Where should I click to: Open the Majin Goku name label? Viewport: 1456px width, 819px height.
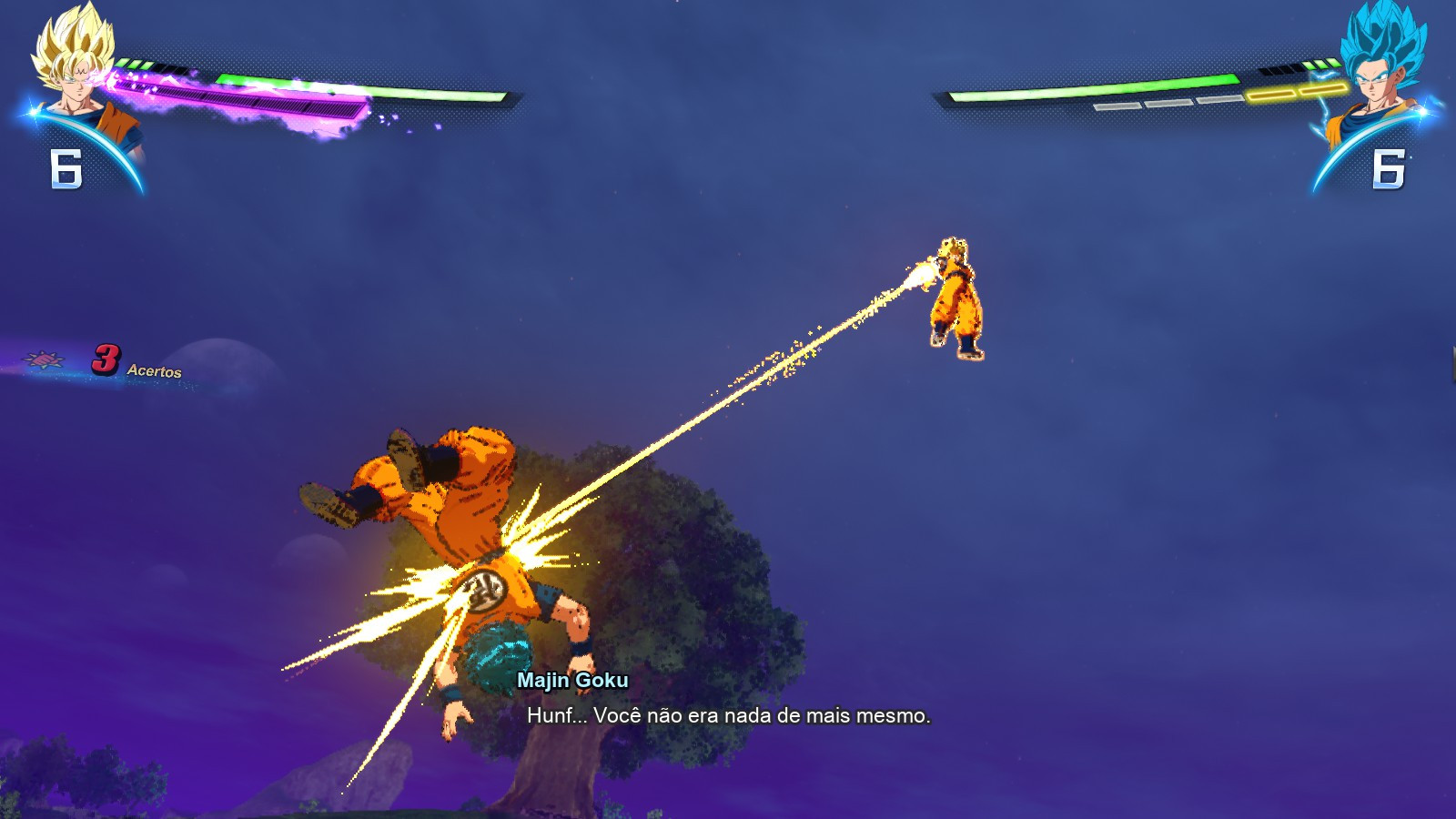pos(572,680)
